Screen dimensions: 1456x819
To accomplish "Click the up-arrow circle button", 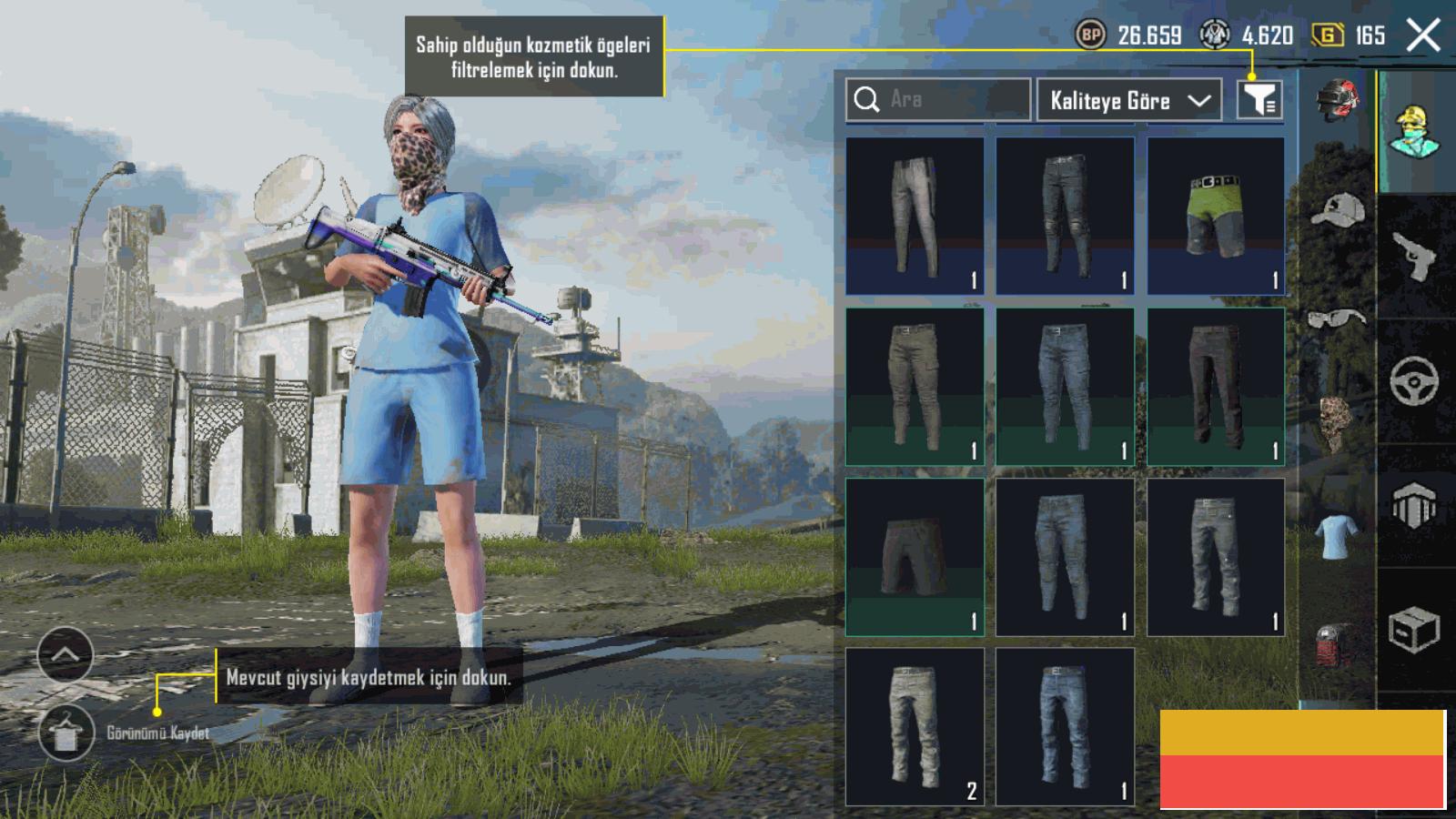I will [x=66, y=654].
